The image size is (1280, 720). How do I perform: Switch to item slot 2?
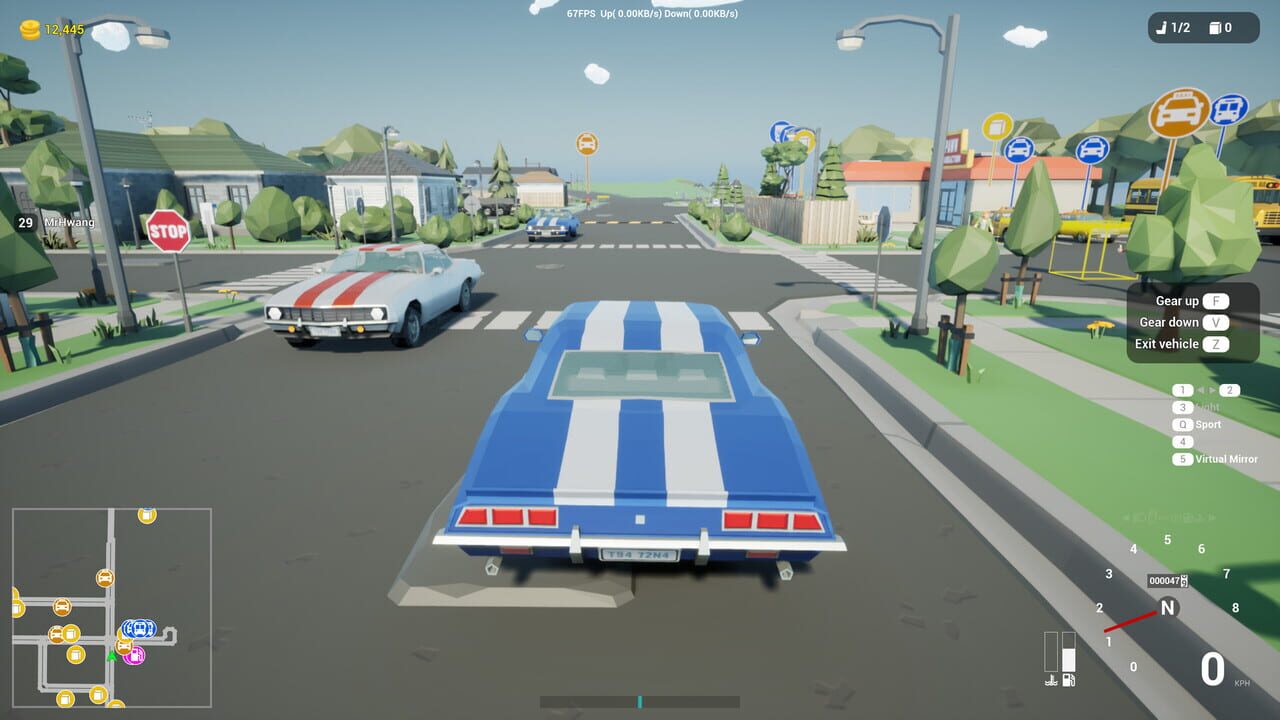click(x=1229, y=390)
